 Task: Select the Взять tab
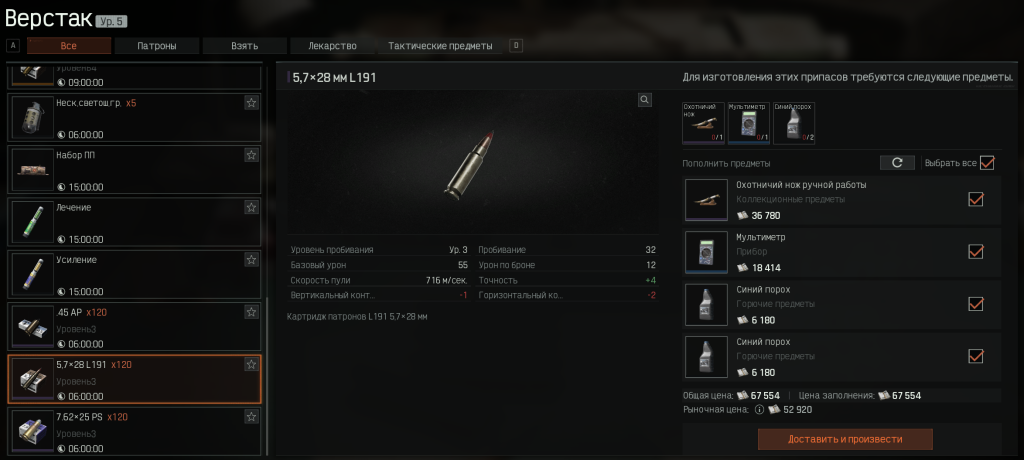tap(244, 46)
